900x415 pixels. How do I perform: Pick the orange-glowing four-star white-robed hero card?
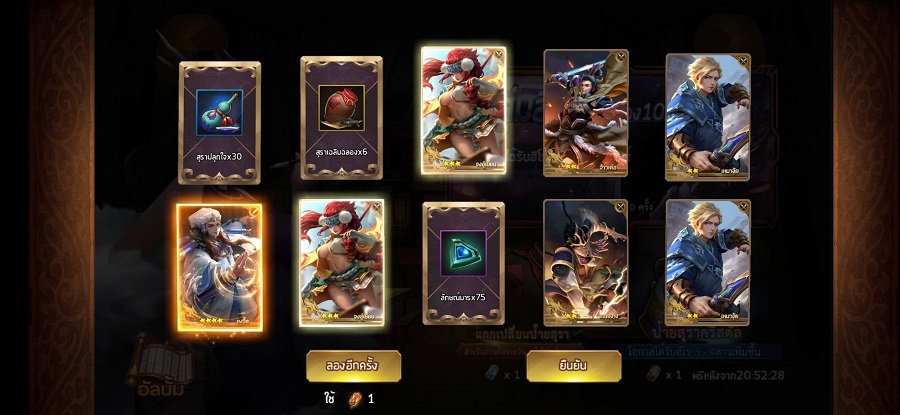(219, 268)
